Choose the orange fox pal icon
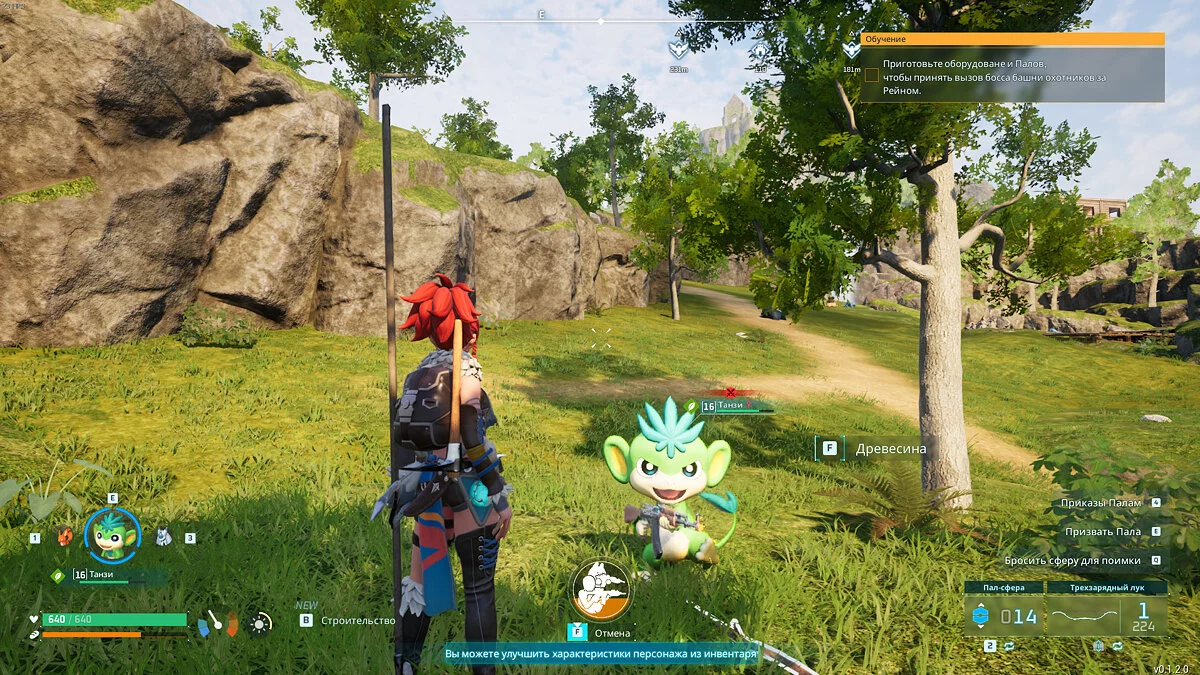The height and width of the screenshot is (675, 1200). (66, 537)
